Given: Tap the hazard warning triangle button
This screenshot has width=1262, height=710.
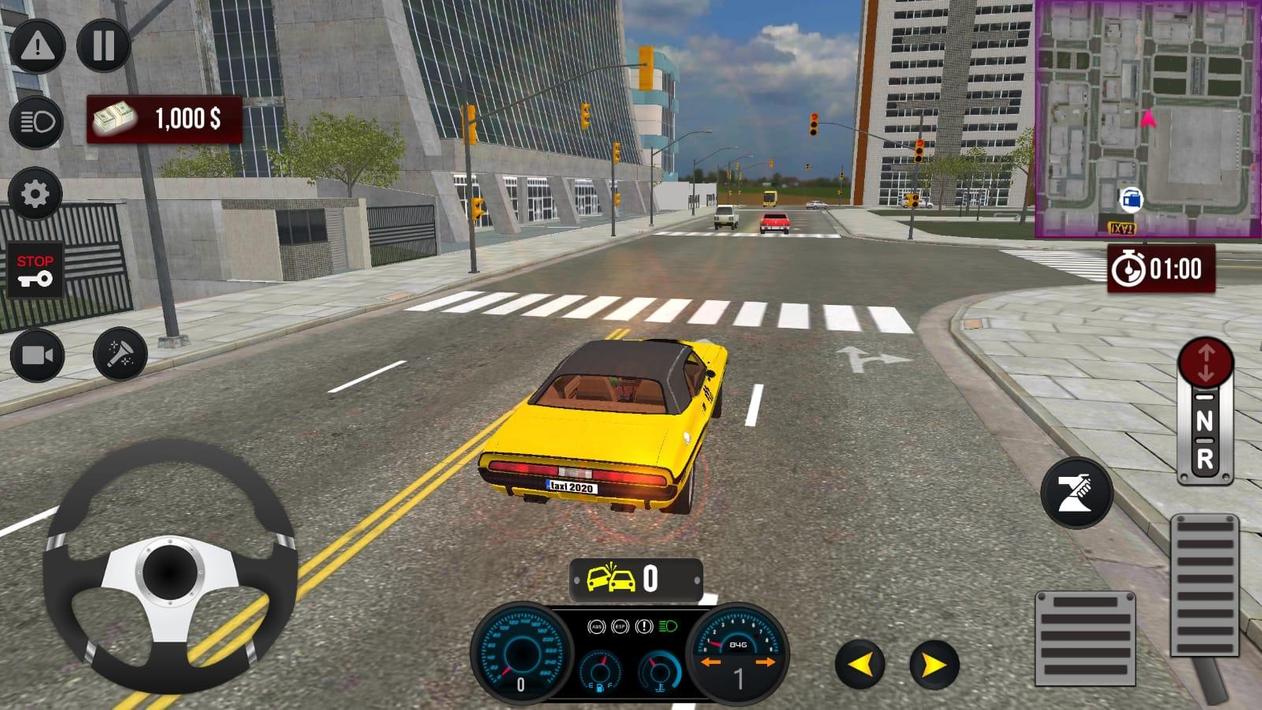Looking at the screenshot, I should coord(37,45).
